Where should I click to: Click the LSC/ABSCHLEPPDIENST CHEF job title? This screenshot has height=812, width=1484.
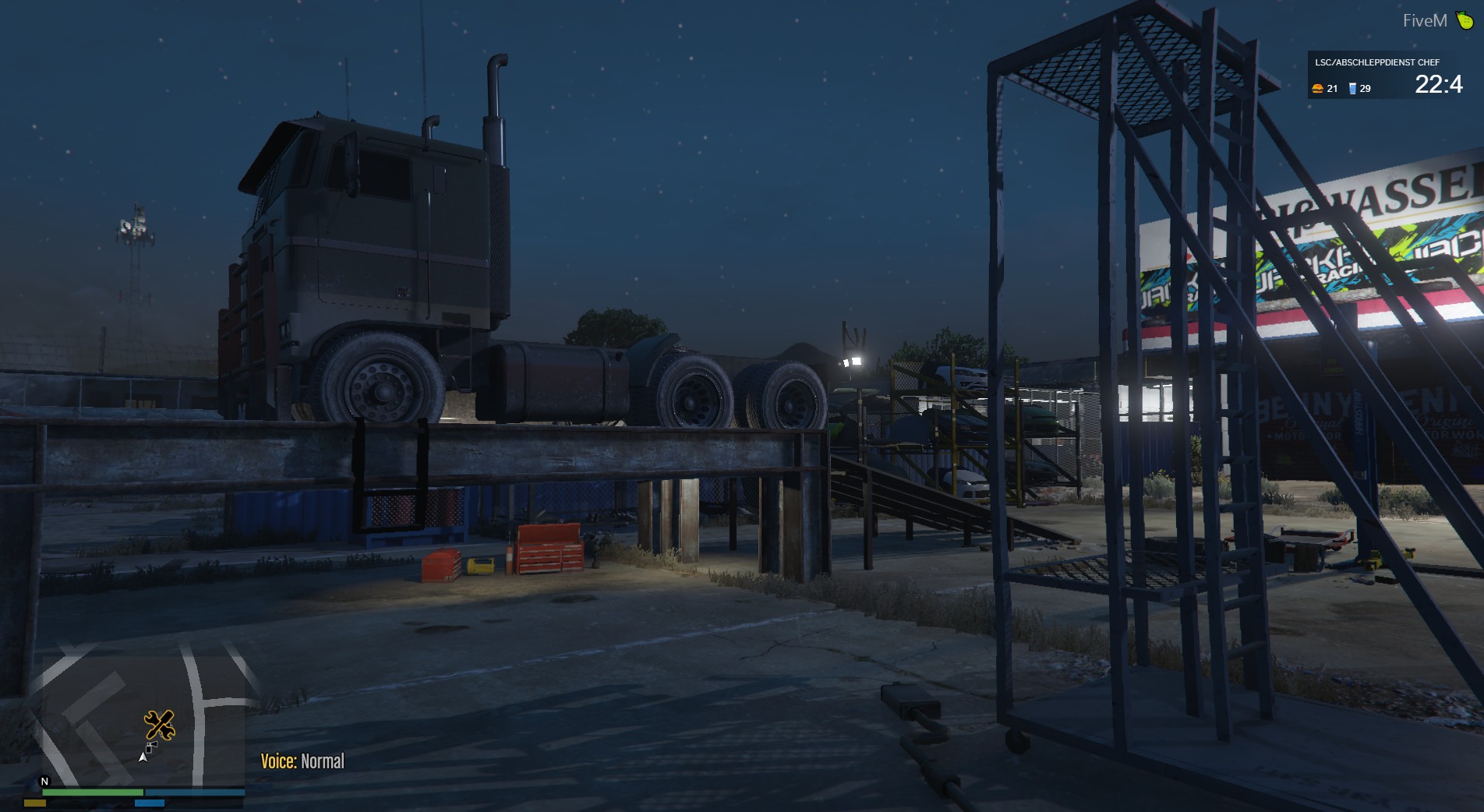[x=1377, y=62]
